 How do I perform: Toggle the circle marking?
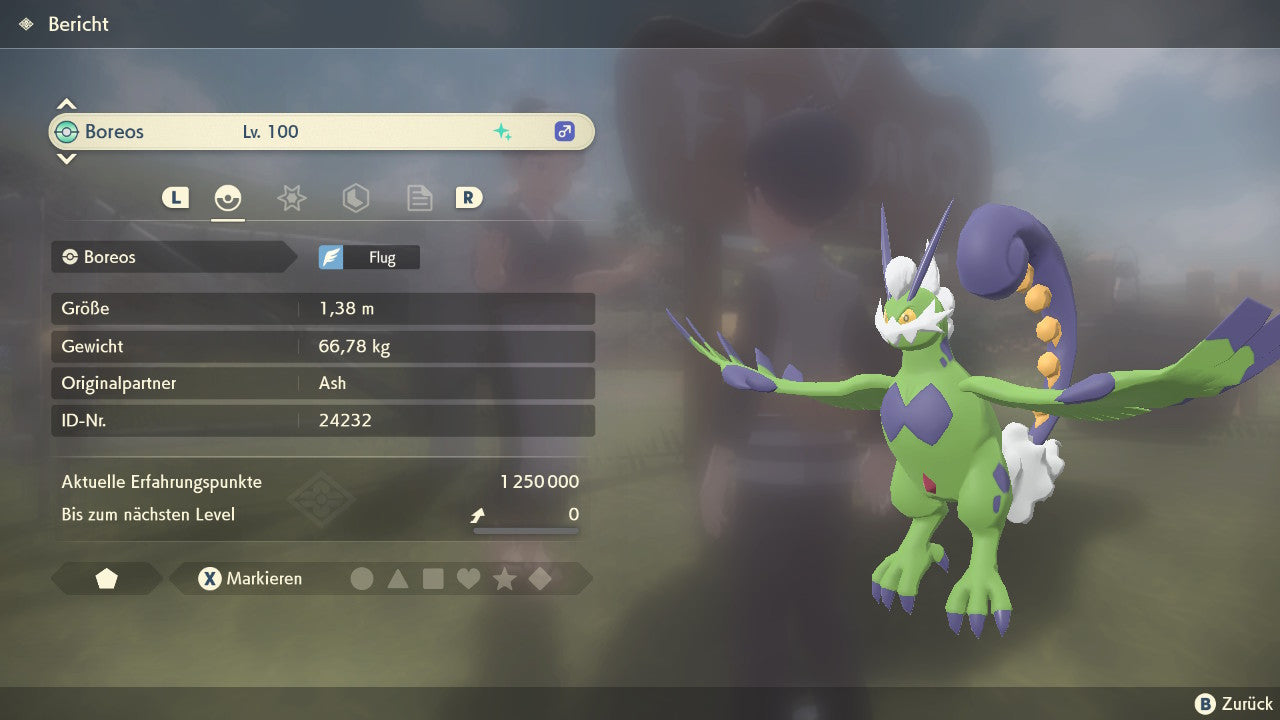click(x=362, y=578)
